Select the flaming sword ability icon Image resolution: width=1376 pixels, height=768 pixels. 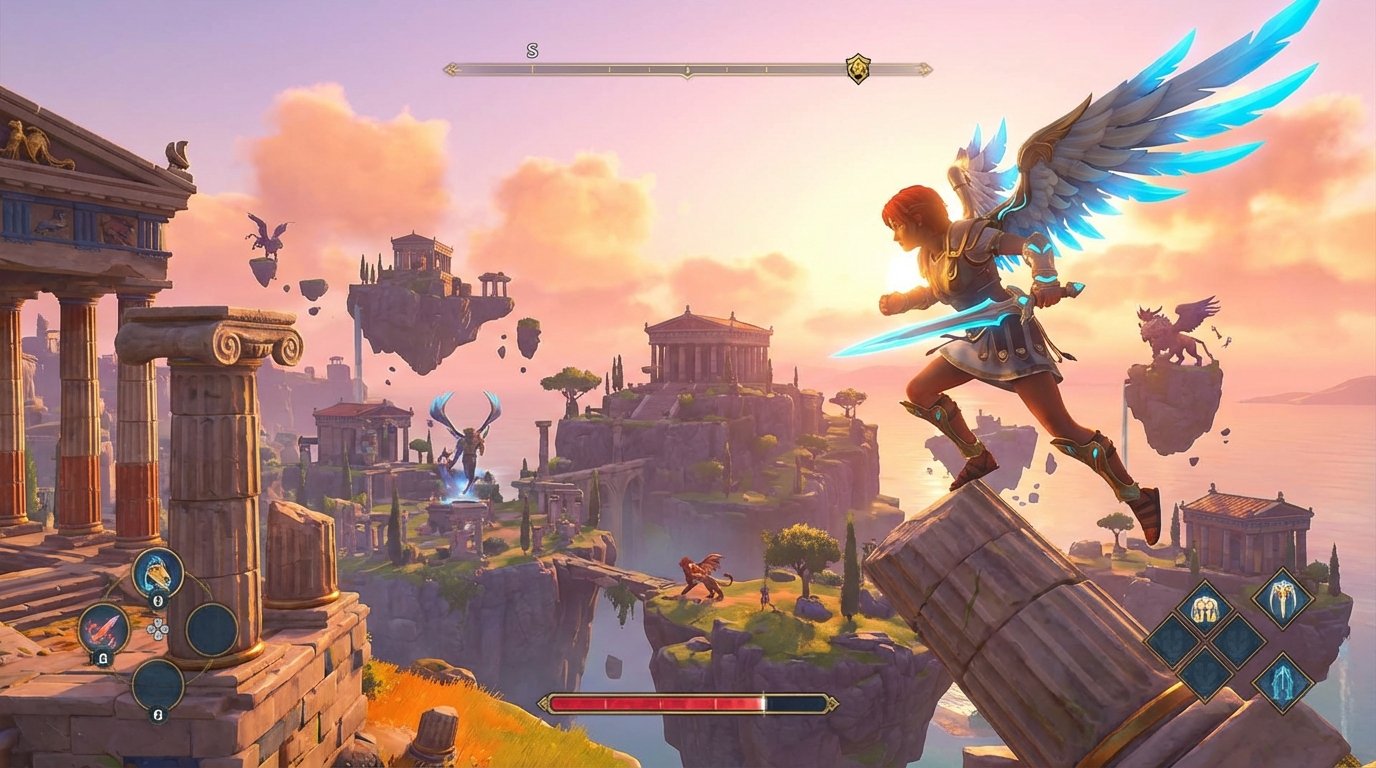(104, 629)
